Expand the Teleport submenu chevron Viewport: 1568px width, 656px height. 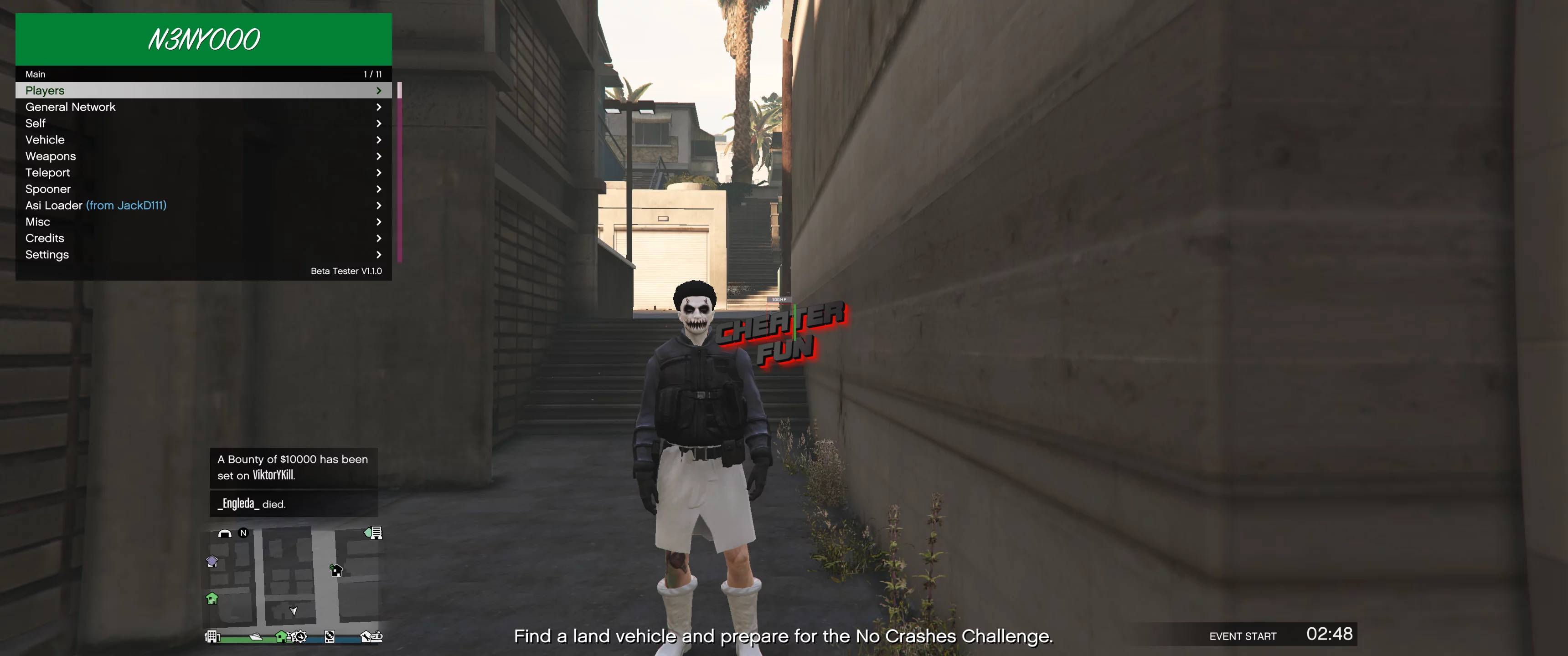380,172
